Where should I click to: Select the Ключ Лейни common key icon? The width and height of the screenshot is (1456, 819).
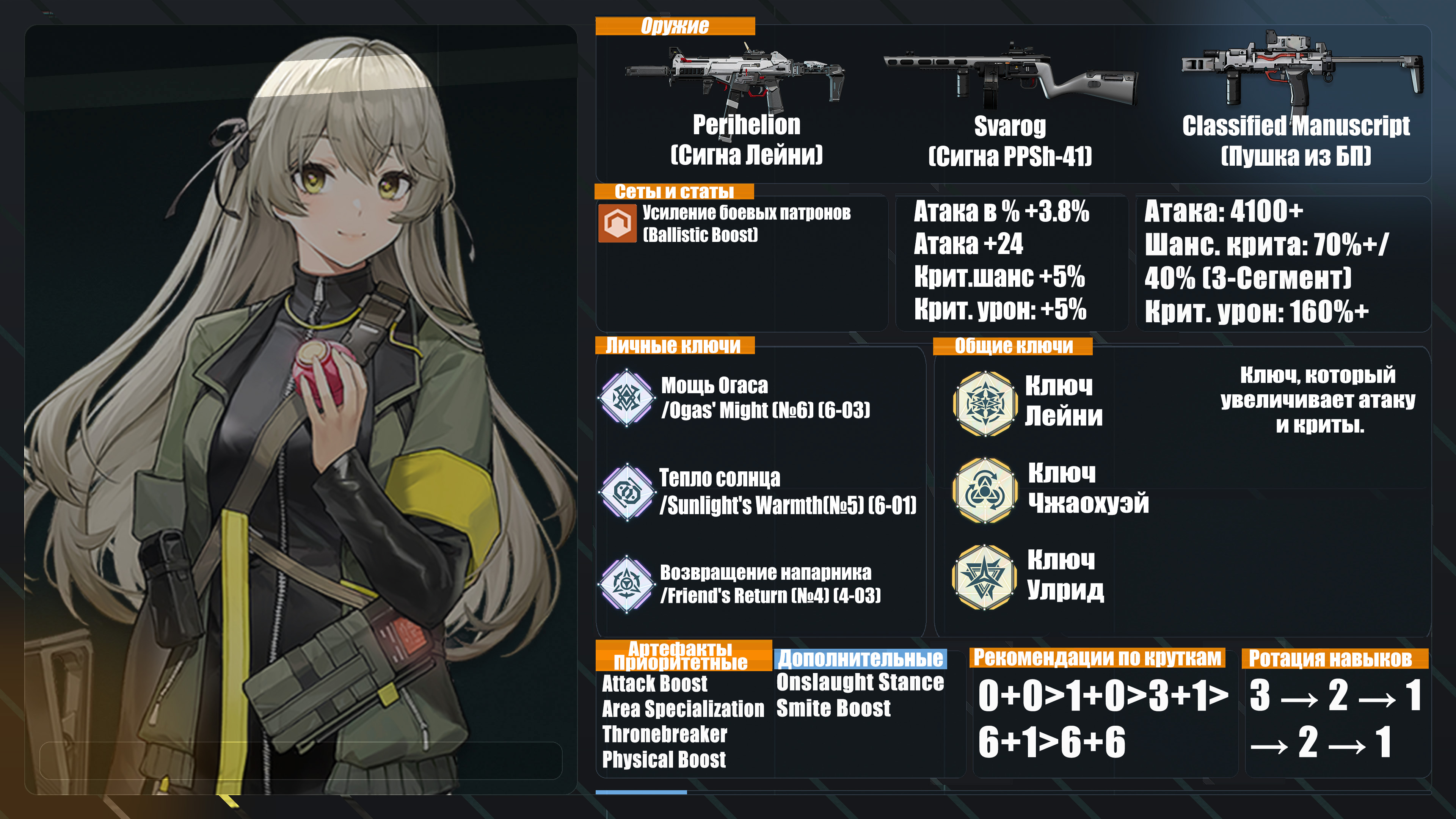(984, 403)
